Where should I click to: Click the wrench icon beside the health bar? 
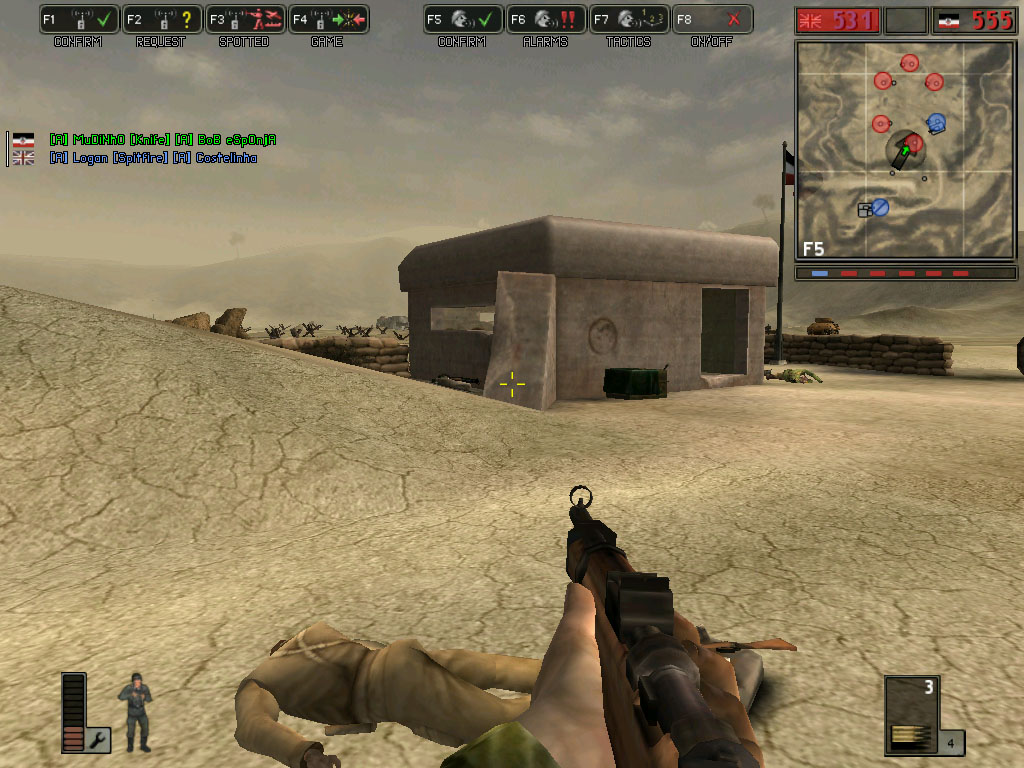[100, 740]
